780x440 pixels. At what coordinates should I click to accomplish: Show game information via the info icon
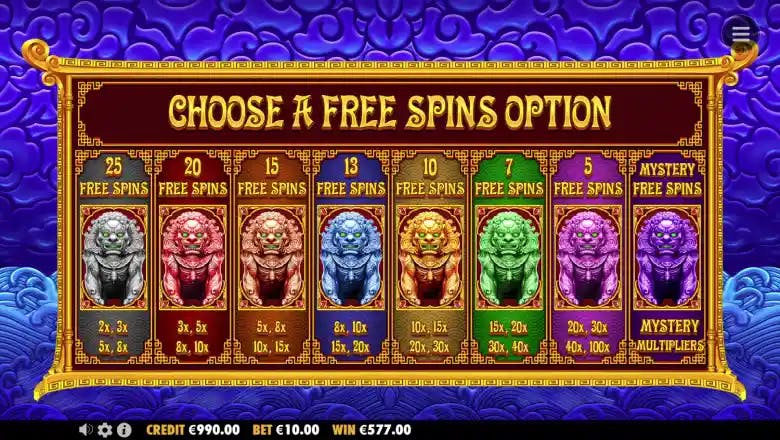pyautogui.click(x=124, y=429)
